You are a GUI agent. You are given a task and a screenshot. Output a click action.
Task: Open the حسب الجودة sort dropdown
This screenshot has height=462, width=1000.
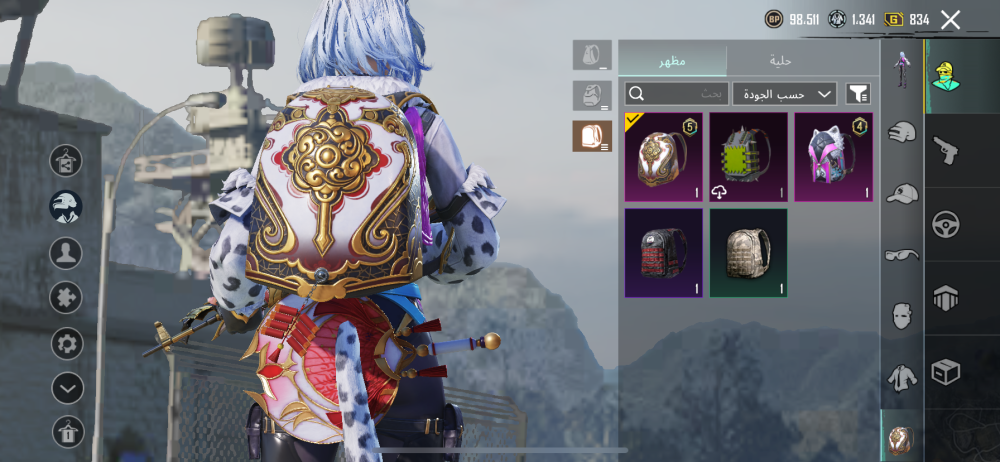click(x=784, y=94)
